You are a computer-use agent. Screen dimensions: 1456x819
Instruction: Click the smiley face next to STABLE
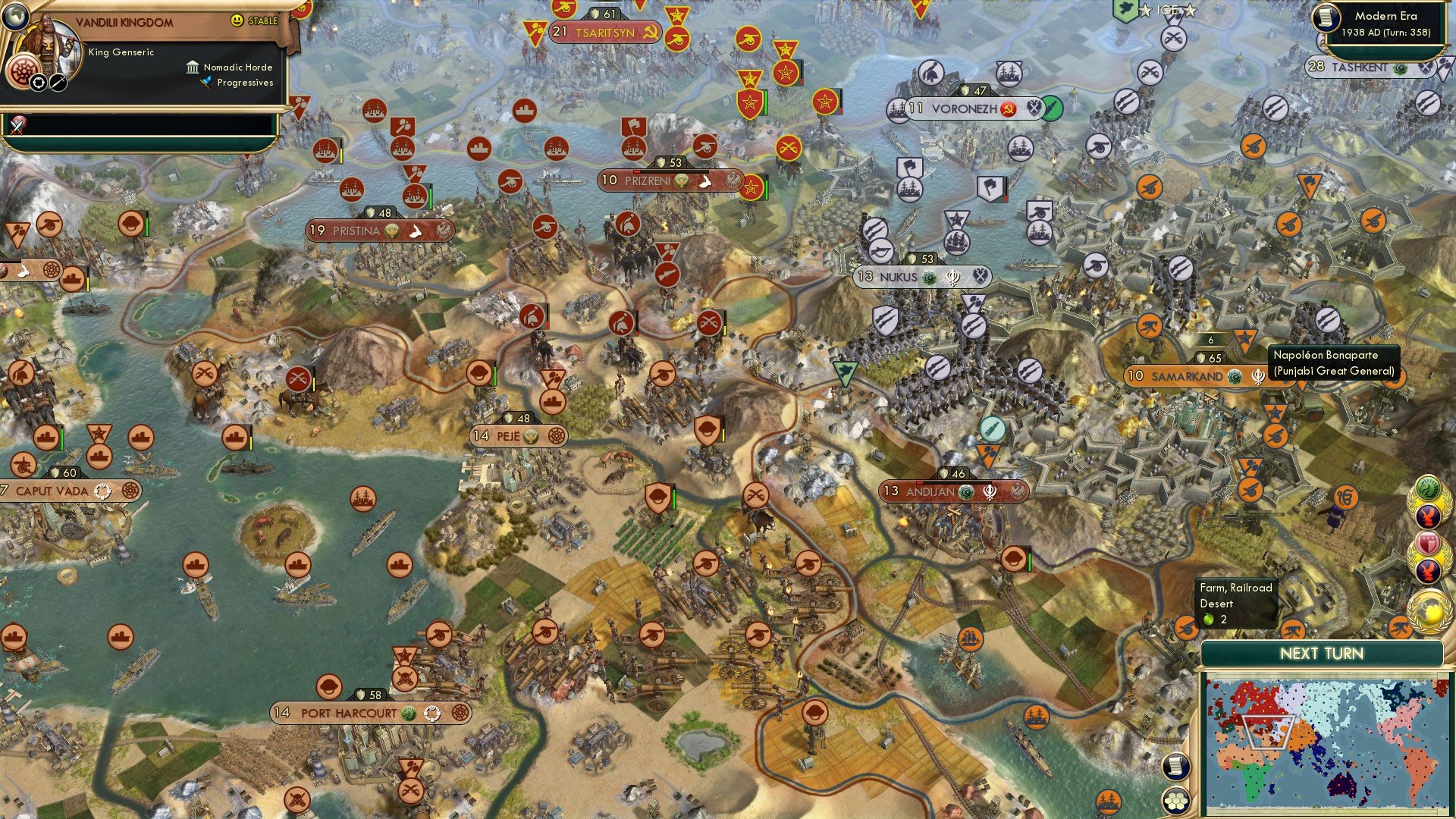pos(236,20)
